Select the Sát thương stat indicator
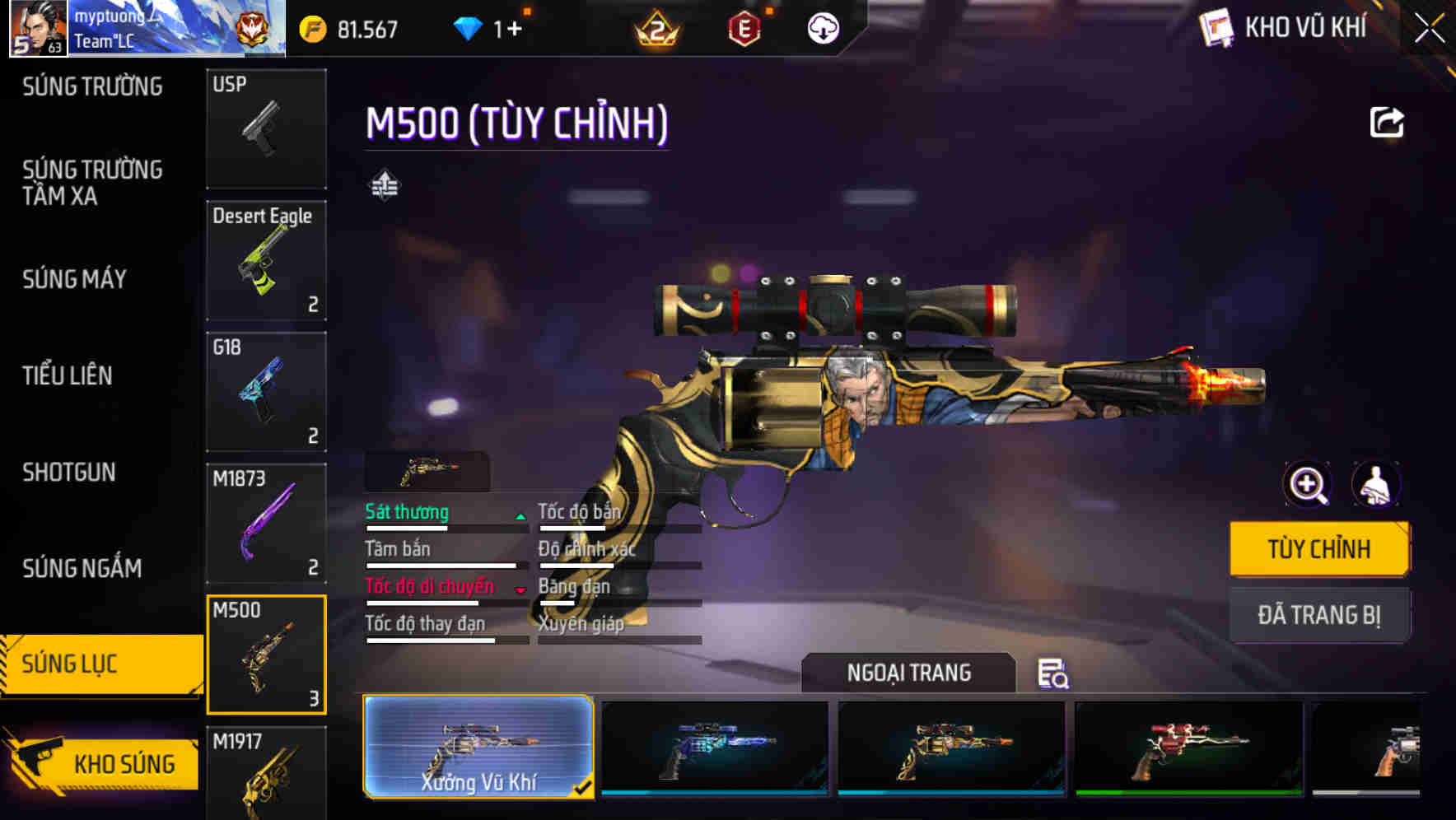The height and width of the screenshot is (820, 1456). pyautogui.click(x=407, y=511)
